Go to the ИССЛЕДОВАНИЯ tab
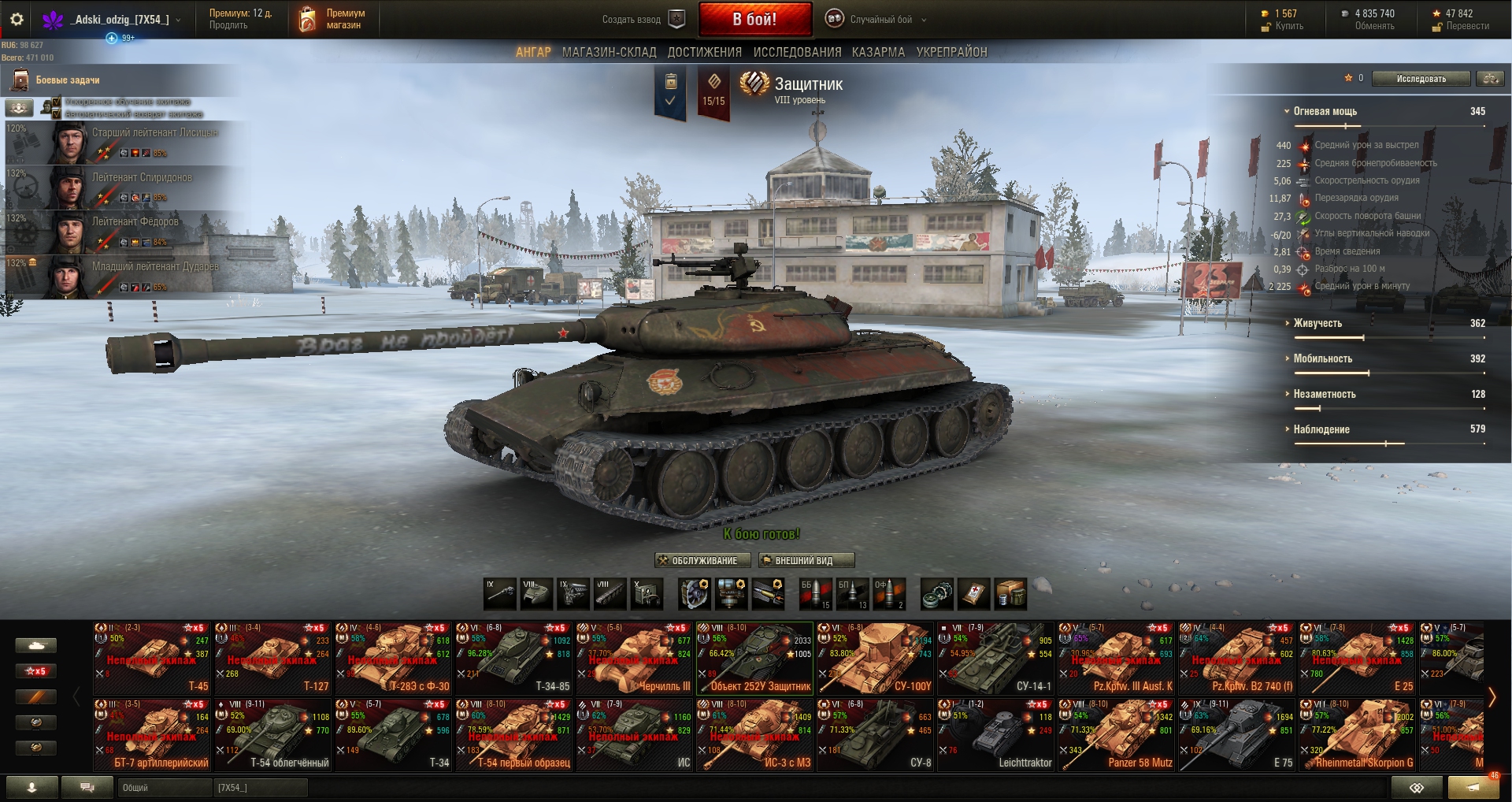The image size is (1512, 802). pyautogui.click(x=797, y=52)
